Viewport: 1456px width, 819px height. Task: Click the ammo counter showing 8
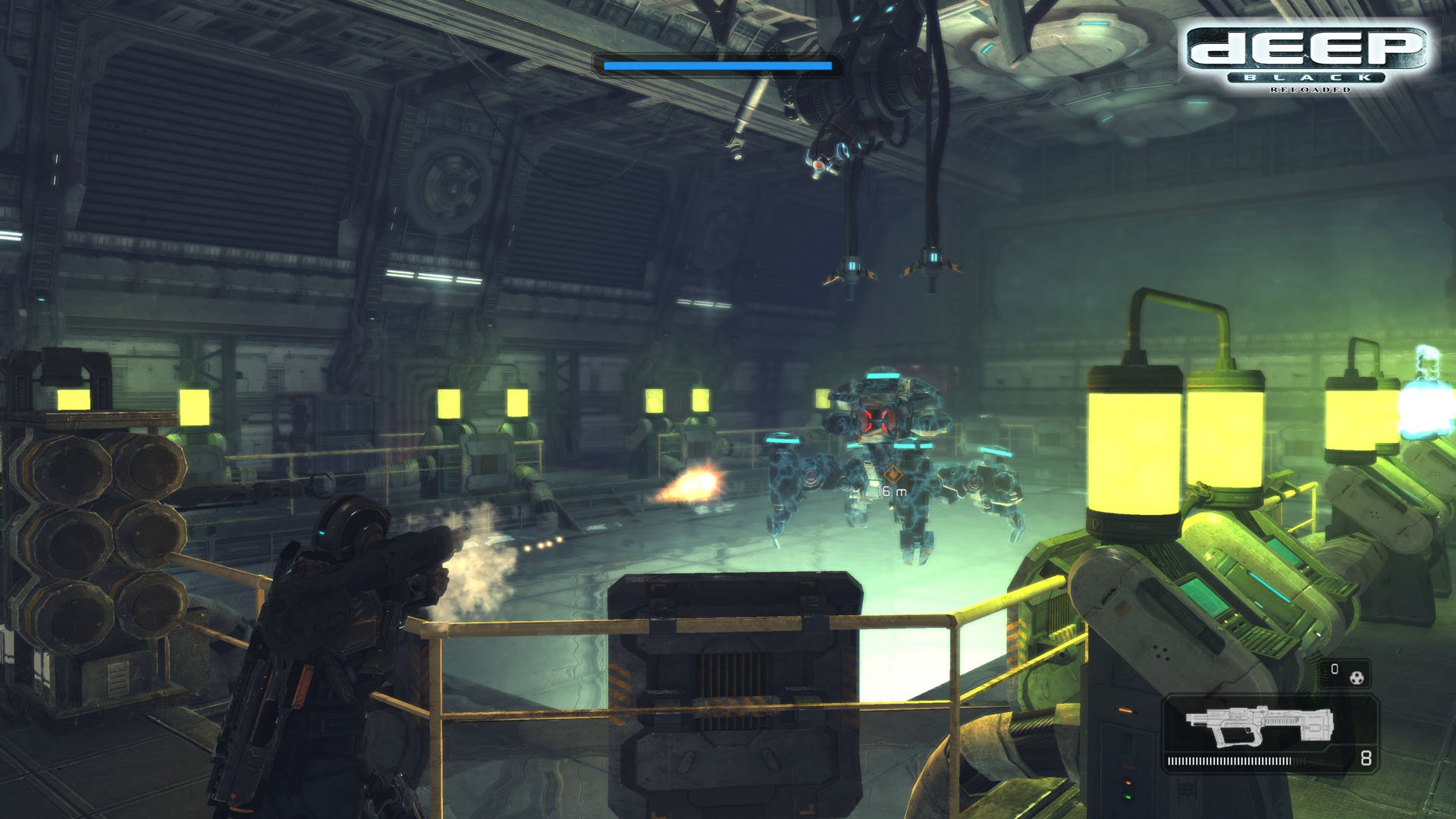1367,760
